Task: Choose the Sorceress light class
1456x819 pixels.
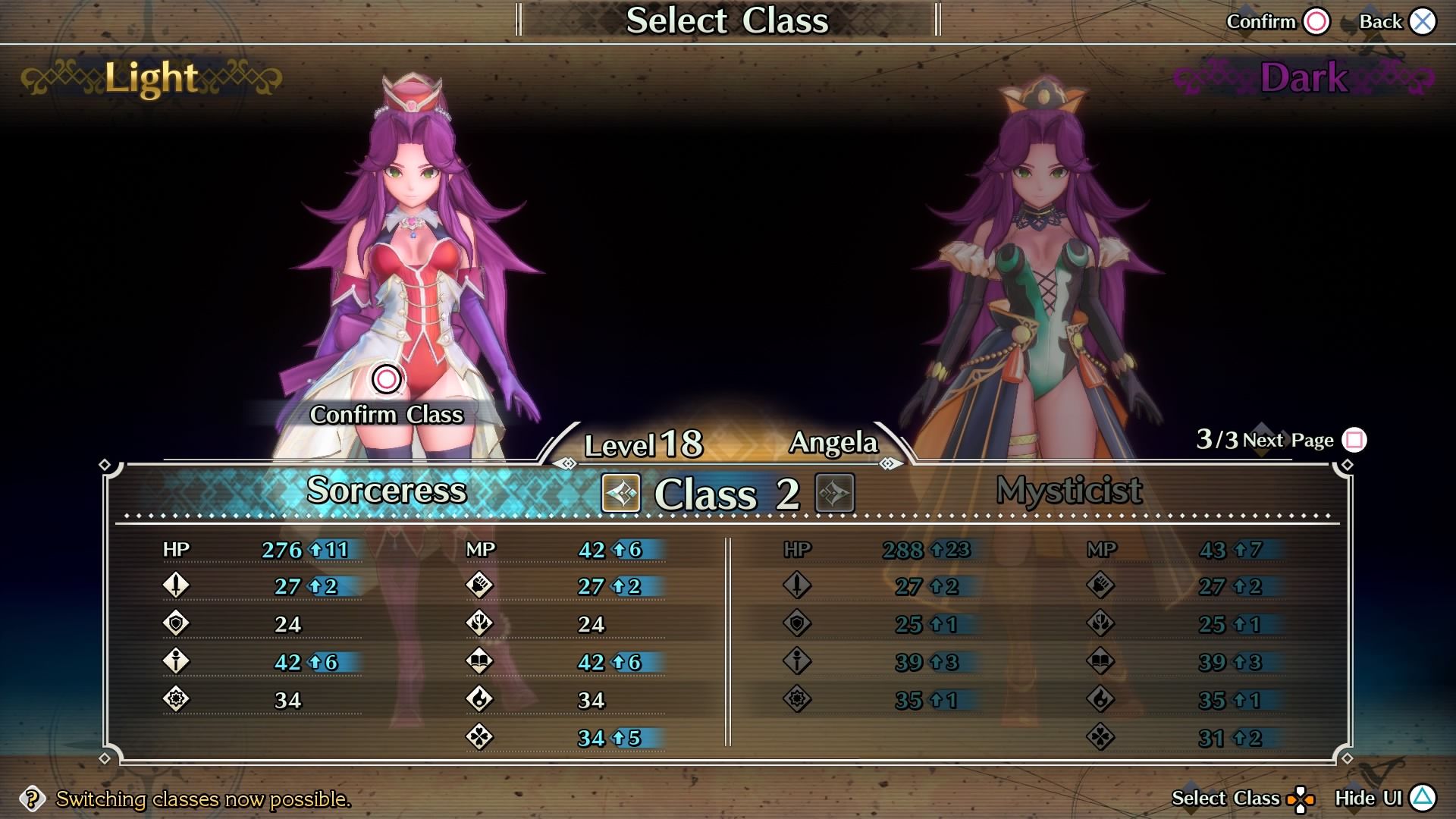Action: 386,491
